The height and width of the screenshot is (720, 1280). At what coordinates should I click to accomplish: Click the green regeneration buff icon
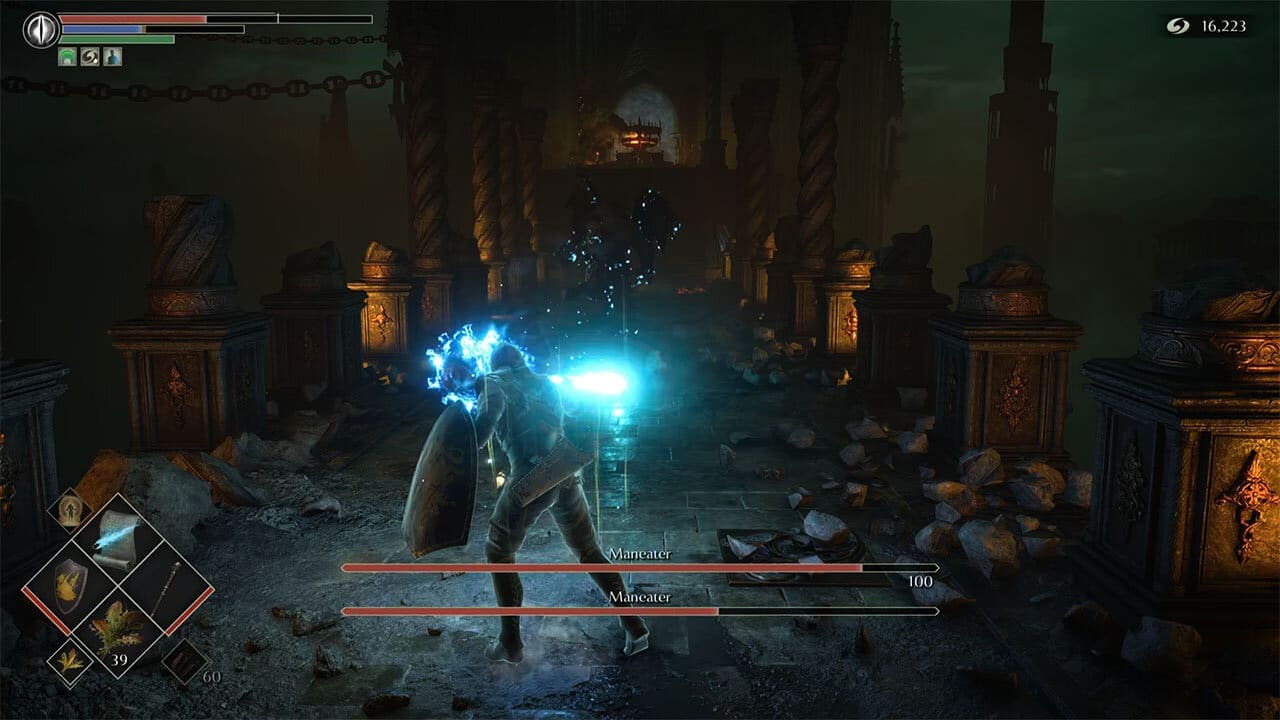67,56
